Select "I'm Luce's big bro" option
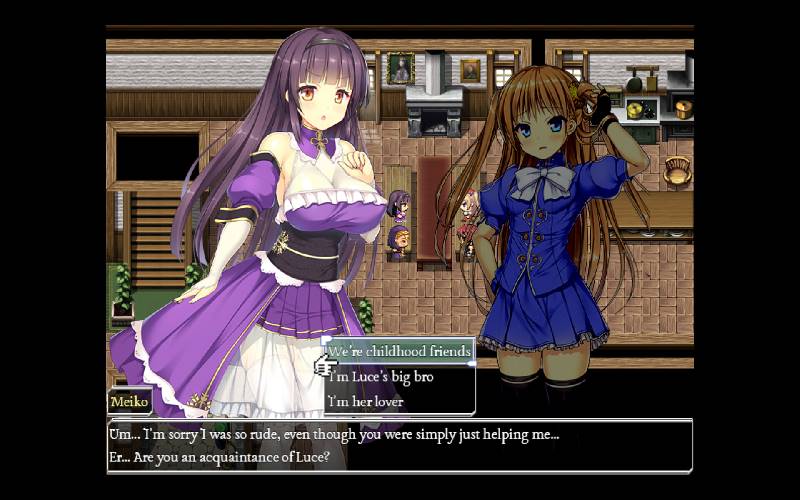800x500 pixels. 379,377
